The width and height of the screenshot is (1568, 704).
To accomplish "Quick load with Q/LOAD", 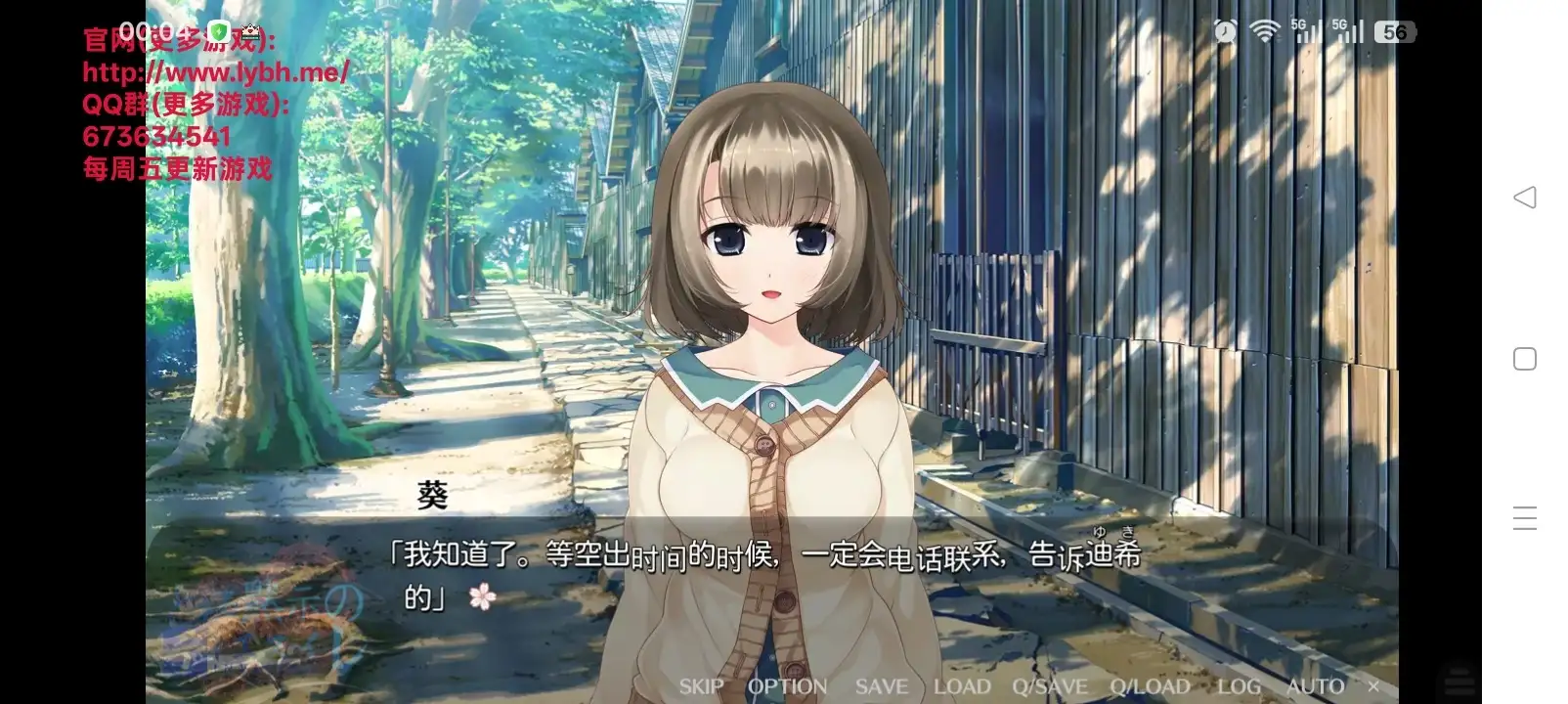I will coord(1150,686).
